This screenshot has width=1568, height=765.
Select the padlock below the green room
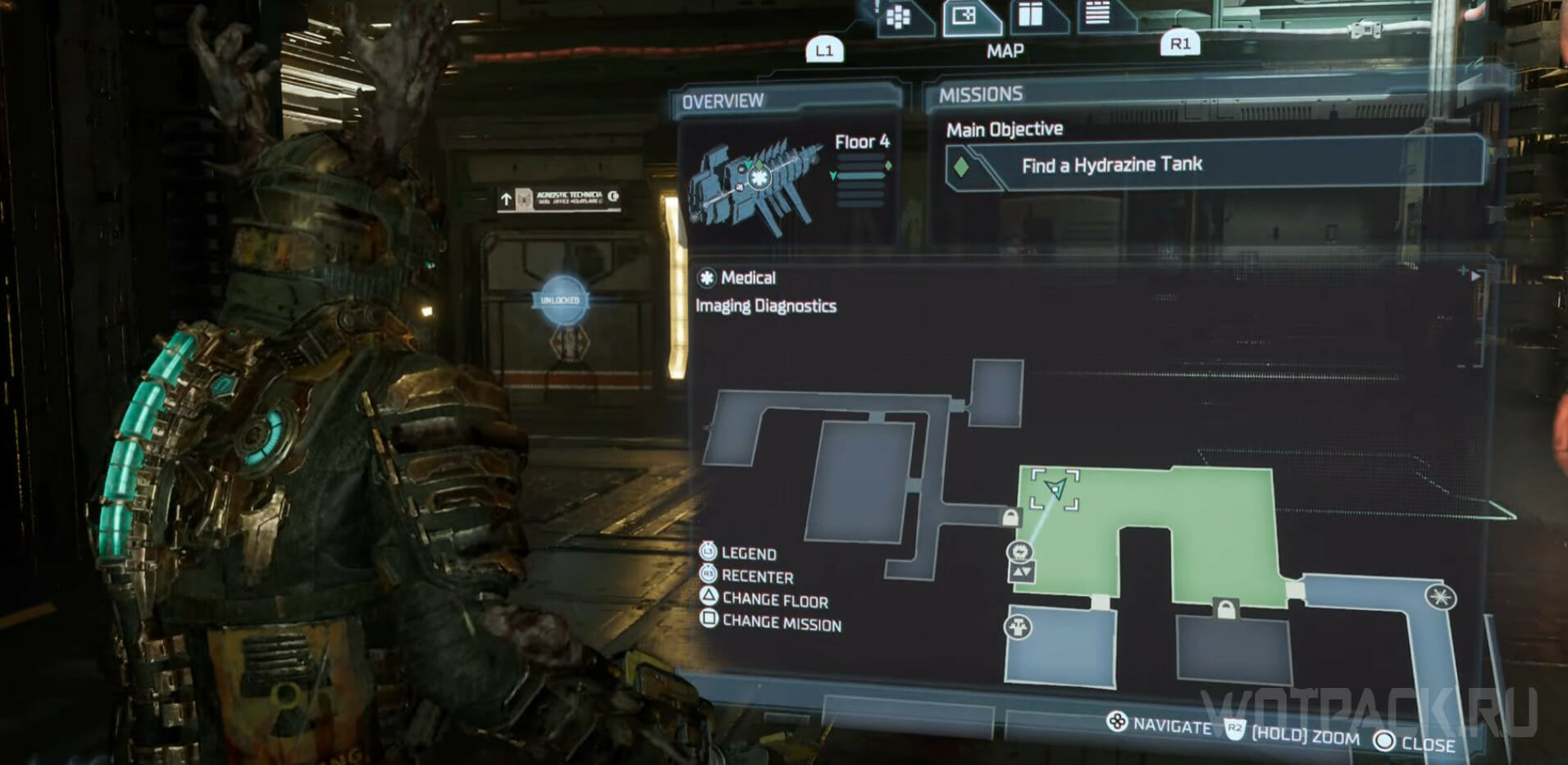tap(1226, 610)
